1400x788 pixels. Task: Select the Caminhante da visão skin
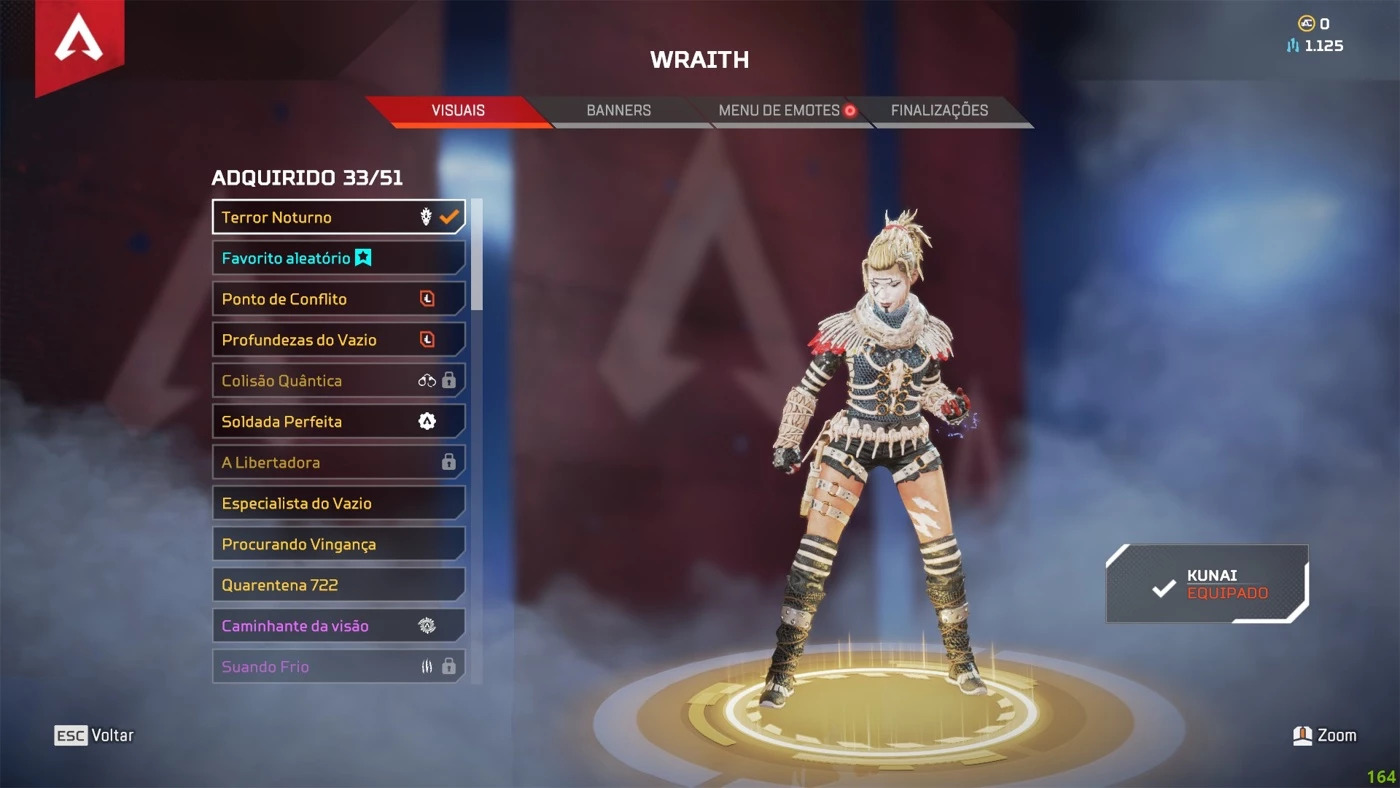pyautogui.click(x=338, y=626)
